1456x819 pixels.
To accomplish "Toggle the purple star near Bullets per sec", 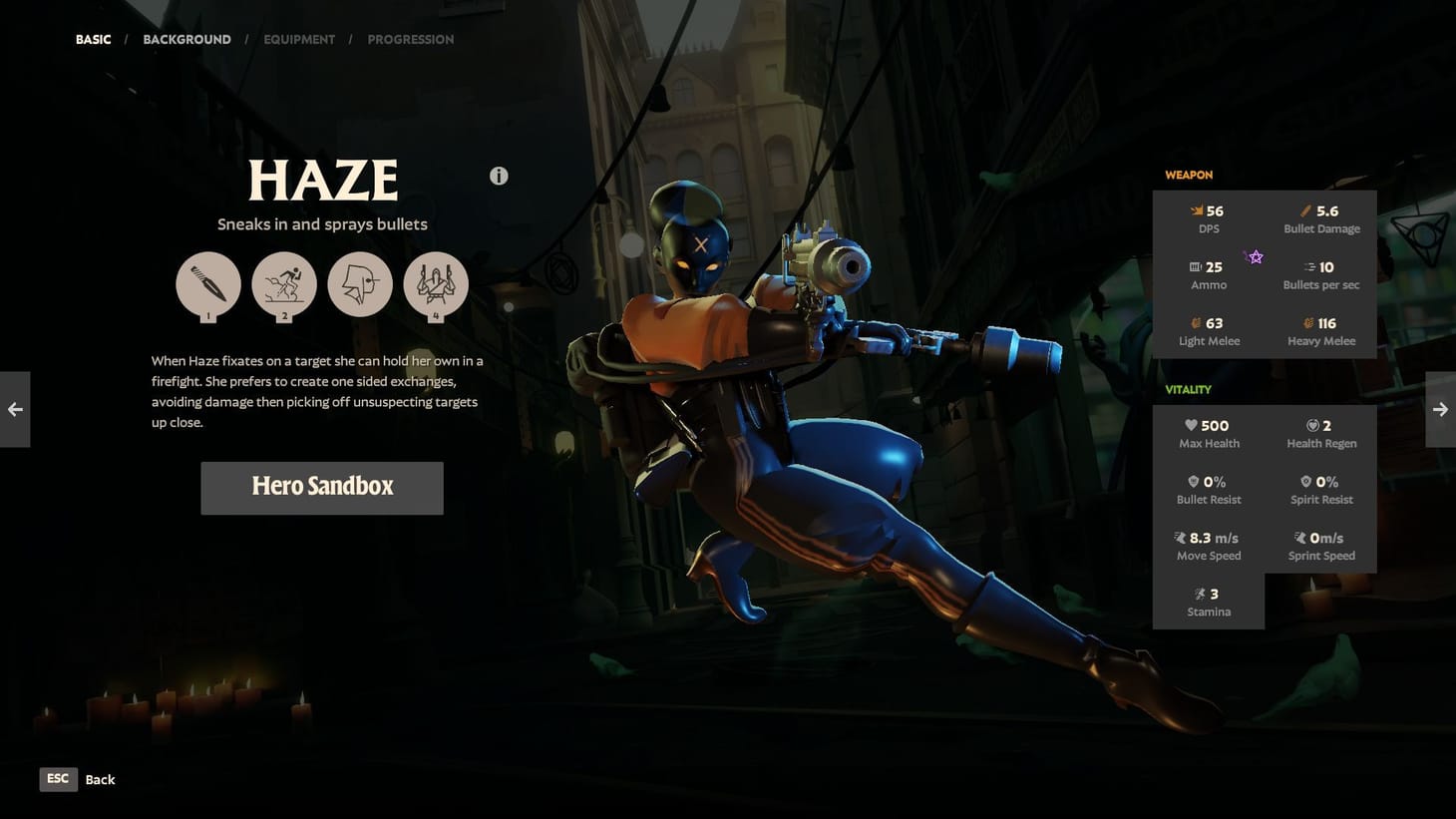I will [x=1255, y=257].
